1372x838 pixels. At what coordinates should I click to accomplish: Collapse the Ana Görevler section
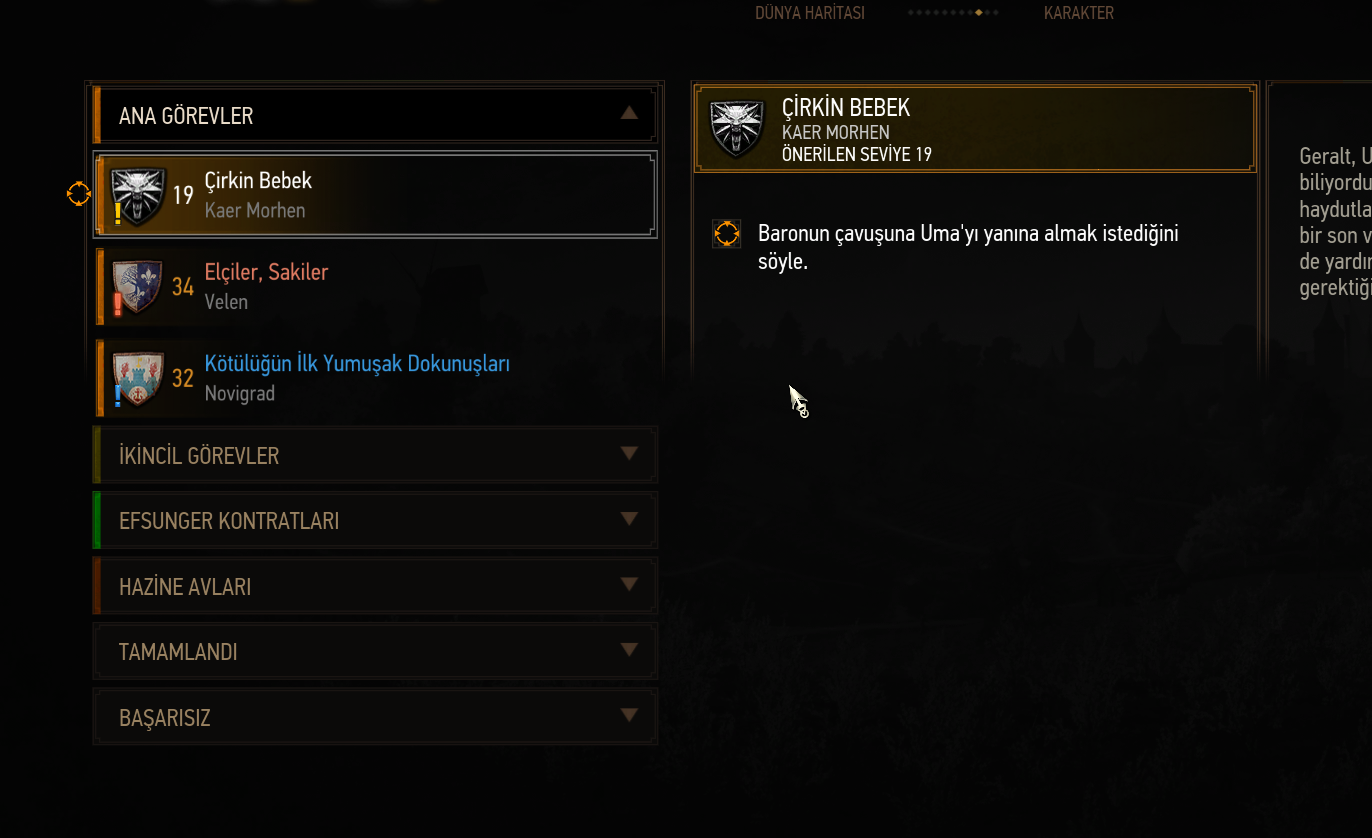pos(628,114)
